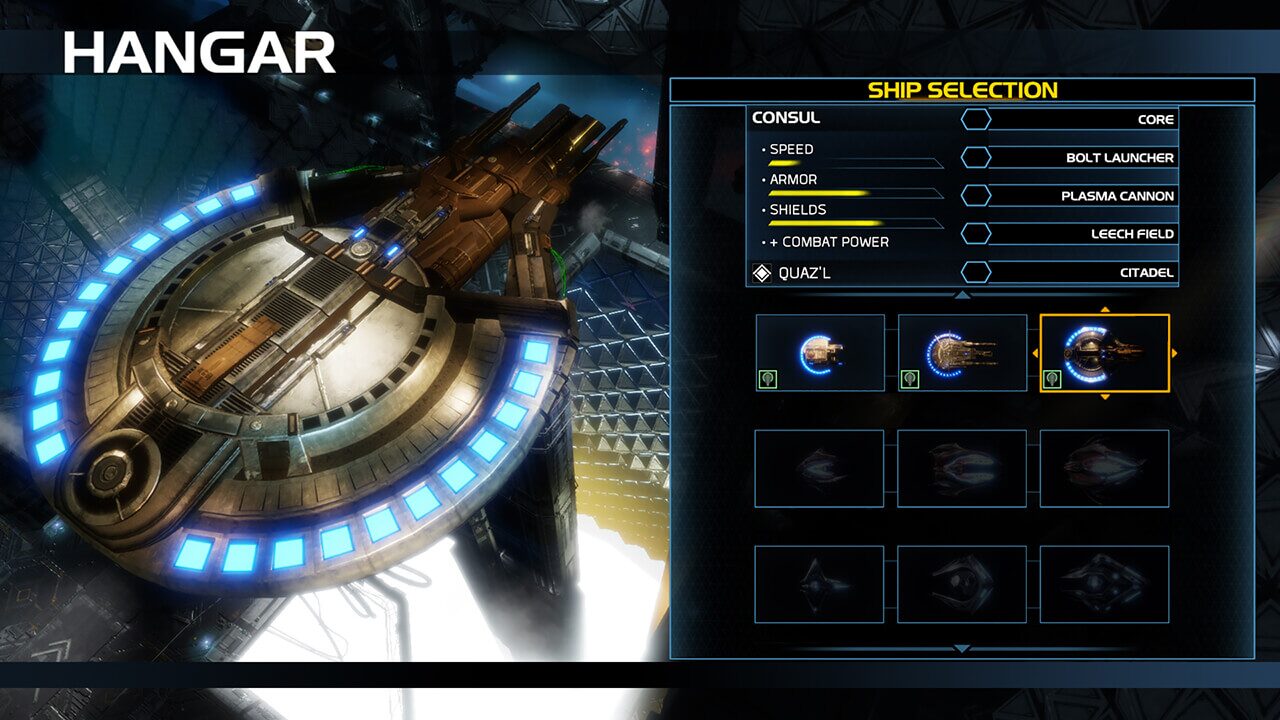Image resolution: width=1280 pixels, height=720 pixels.
Task: Click the green tech icon on second ship thumbnail
Action: coord(910,380)
